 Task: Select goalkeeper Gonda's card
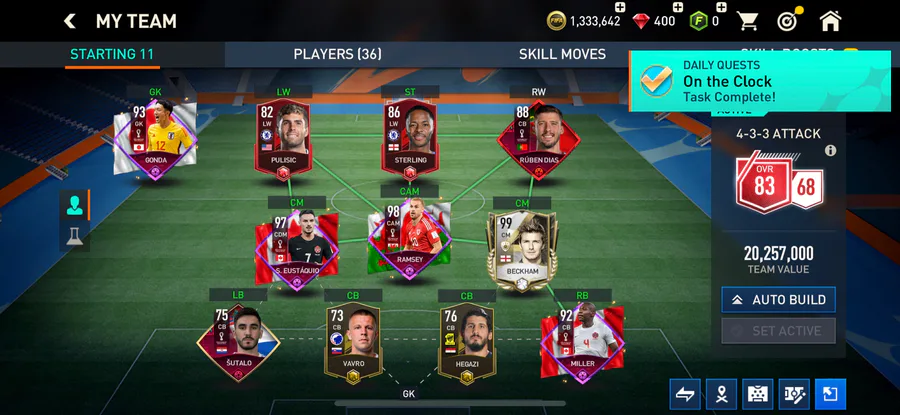[155, 139]
